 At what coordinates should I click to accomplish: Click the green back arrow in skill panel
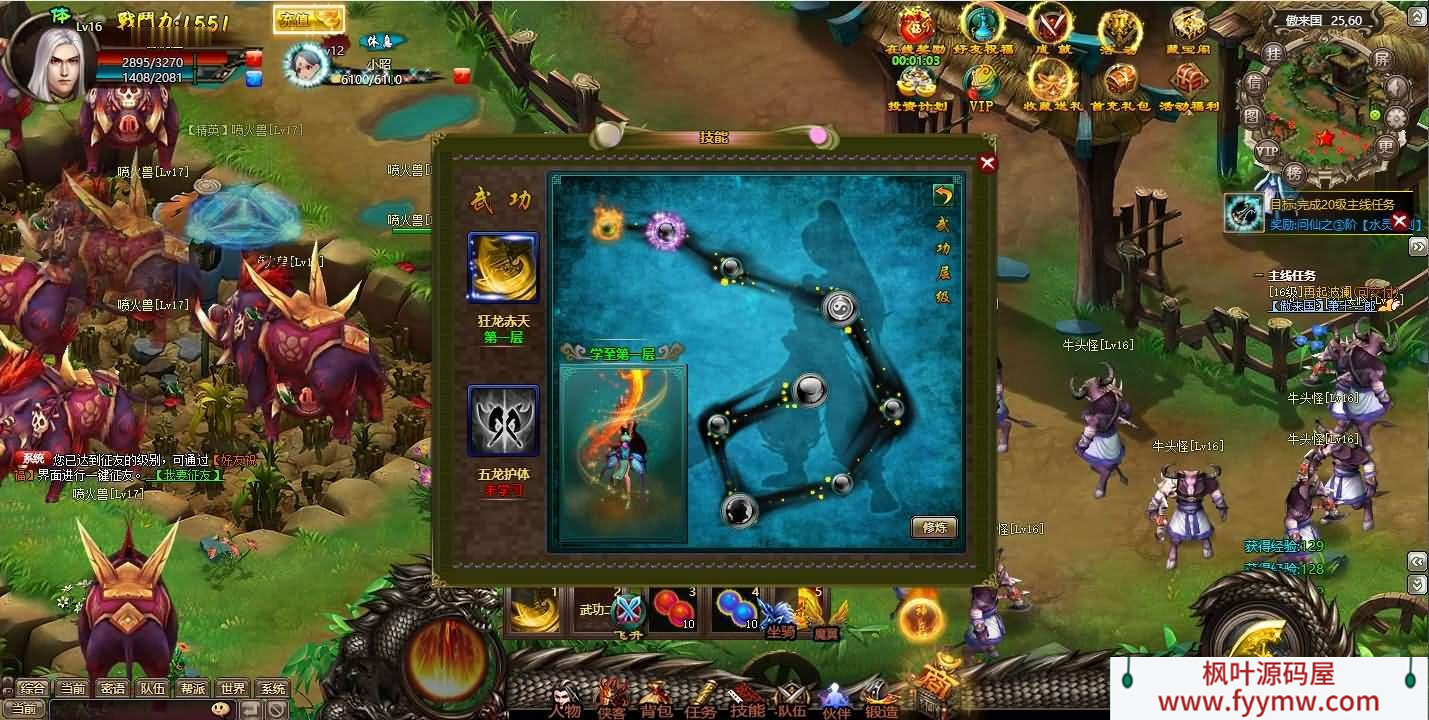point(942,195)
